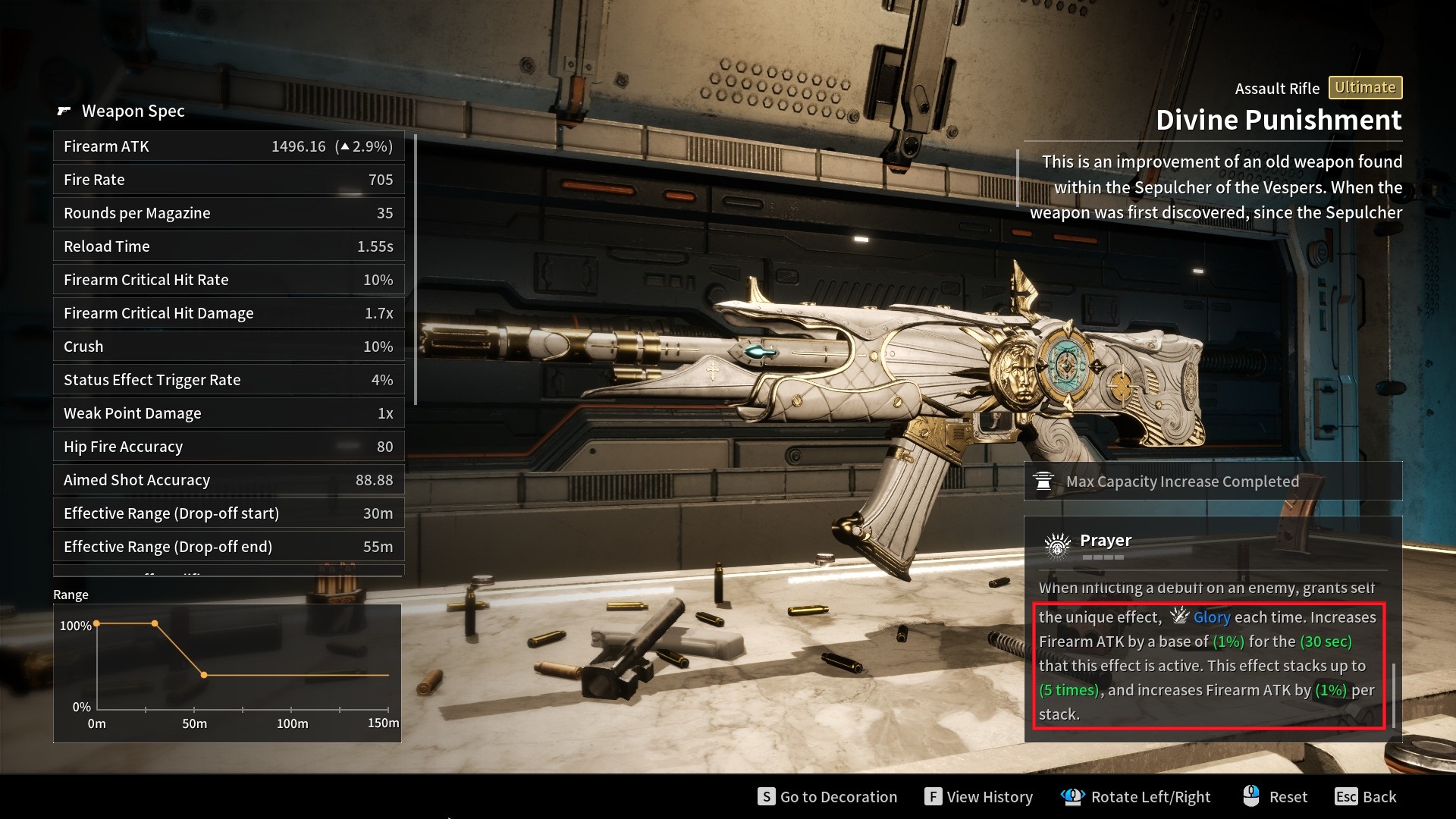This screenshot has width=1456, height=819.
Task: Click the Prayer description scrollbar
Action: 1394,694
